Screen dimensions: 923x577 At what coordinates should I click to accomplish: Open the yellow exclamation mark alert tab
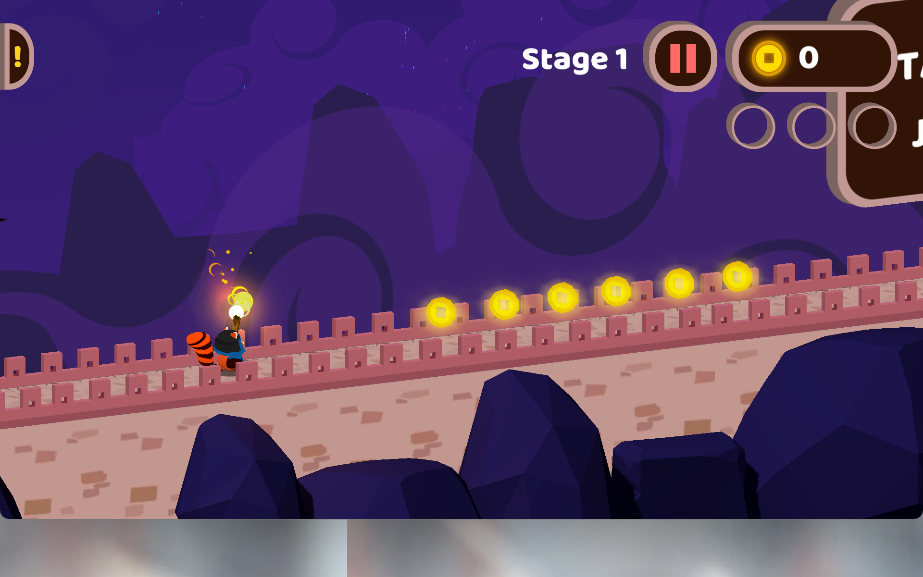tap(16, 56)
